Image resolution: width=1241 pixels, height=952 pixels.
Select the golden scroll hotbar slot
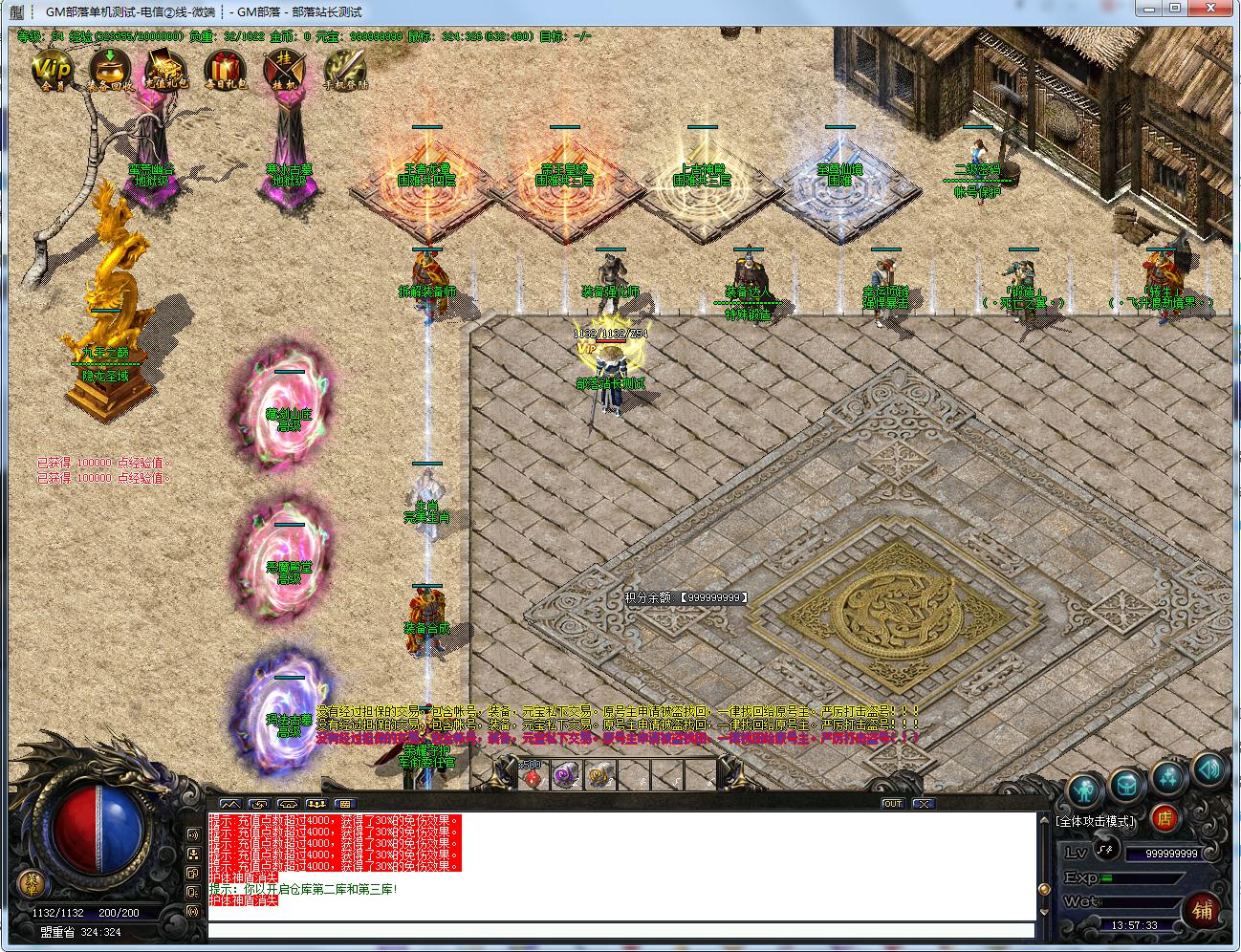tap(600, 776)
